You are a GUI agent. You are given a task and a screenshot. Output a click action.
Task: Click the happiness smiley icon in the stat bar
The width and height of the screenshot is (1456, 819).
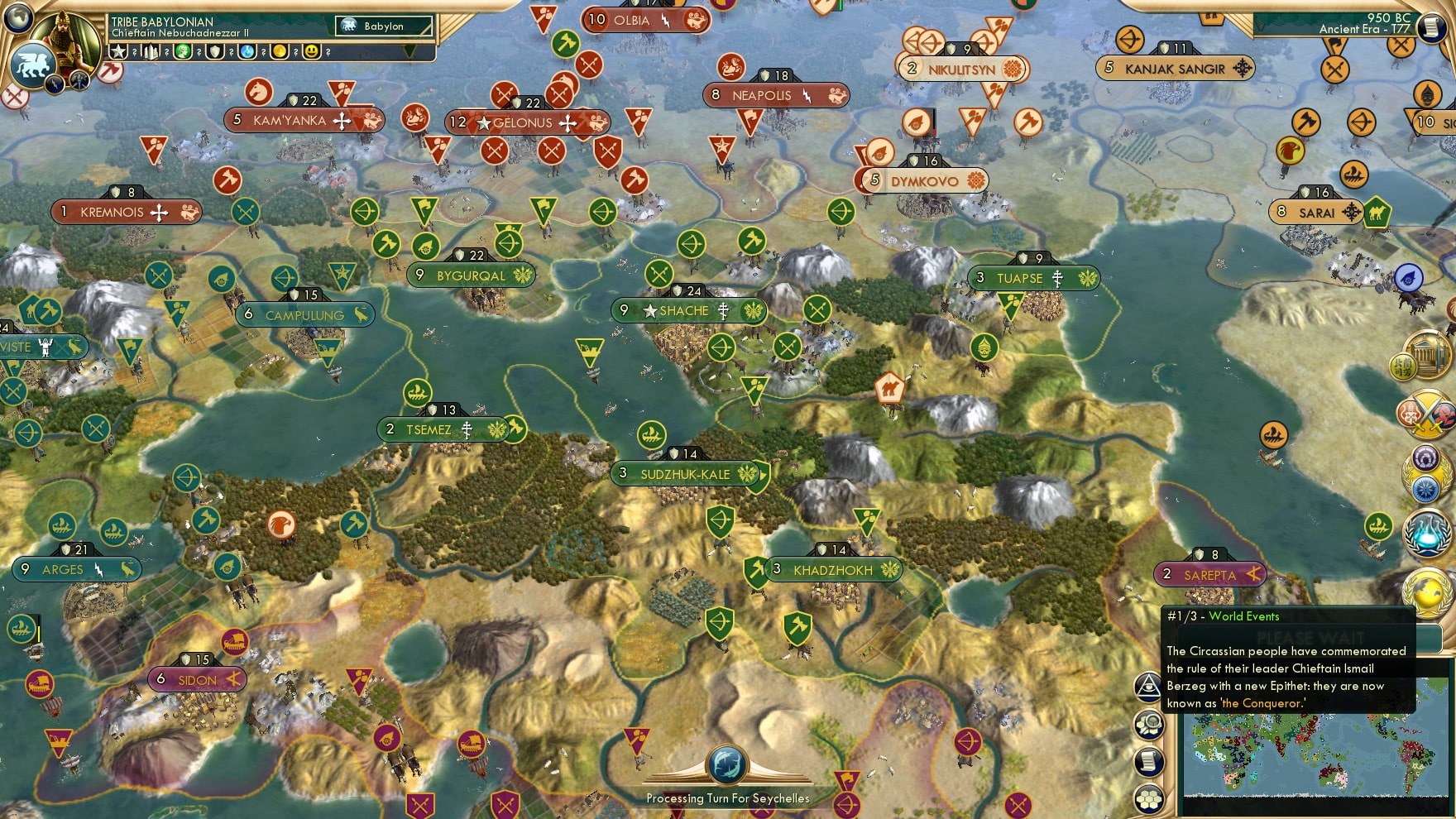[312, 52]
